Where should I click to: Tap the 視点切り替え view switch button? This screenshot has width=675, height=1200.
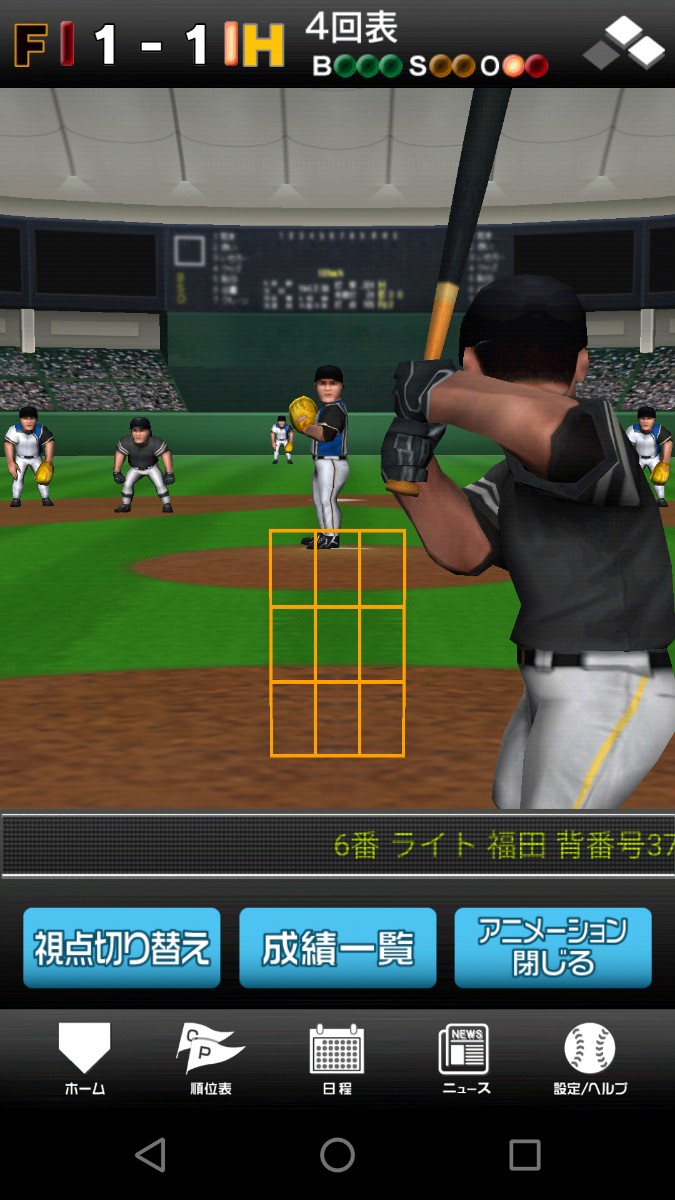pyautogui.click(x=122, y=947)
